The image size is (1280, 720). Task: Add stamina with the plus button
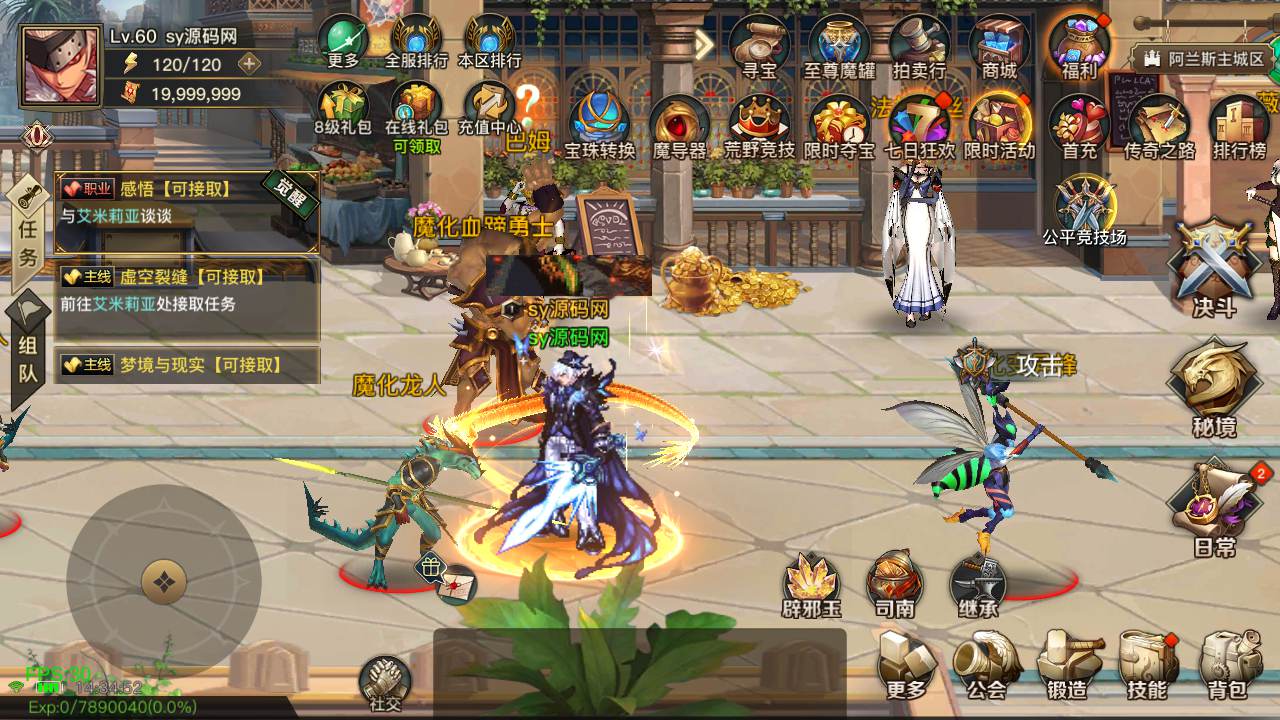pos(248,64)
